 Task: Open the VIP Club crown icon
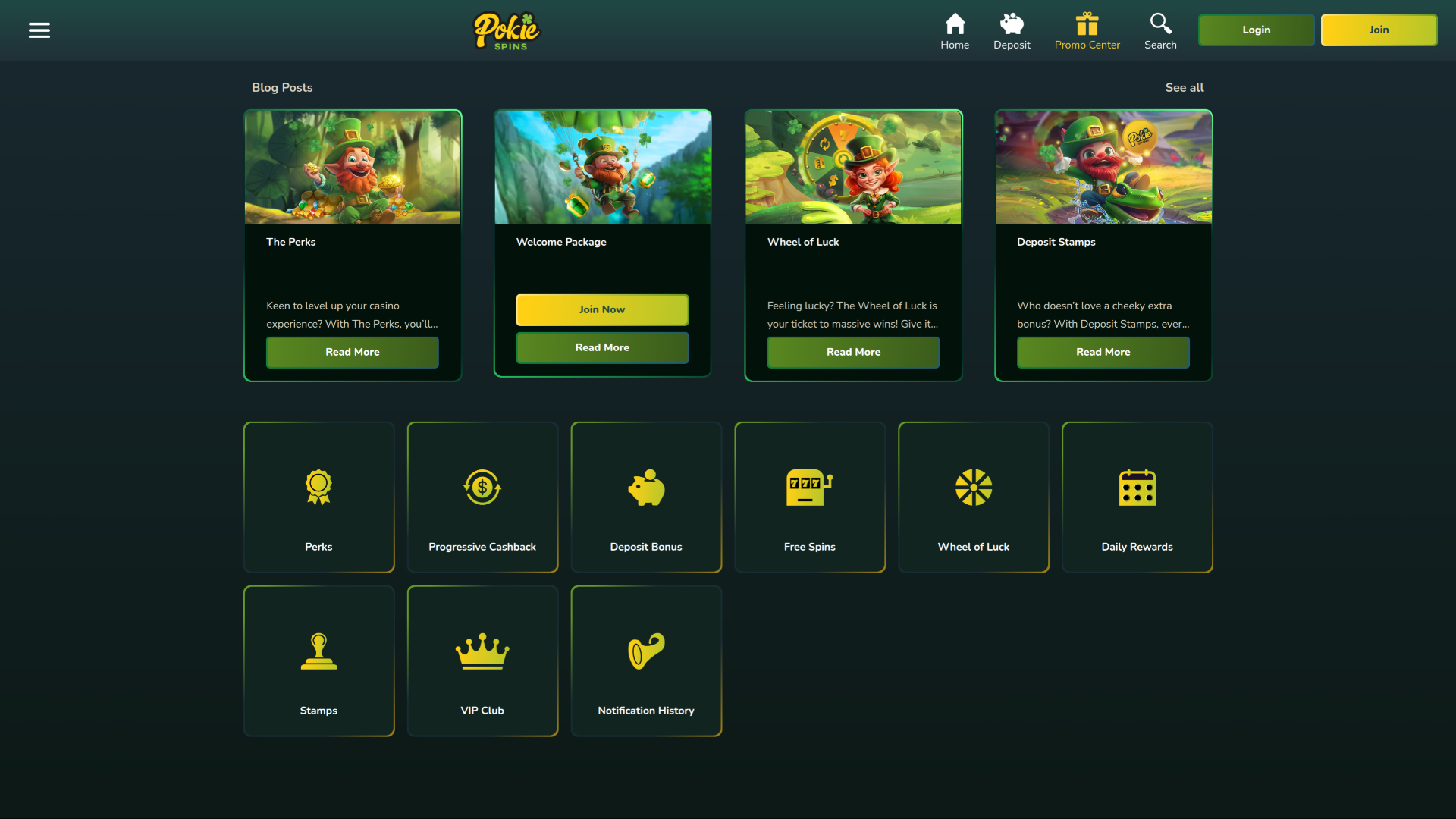click(482, 651)
